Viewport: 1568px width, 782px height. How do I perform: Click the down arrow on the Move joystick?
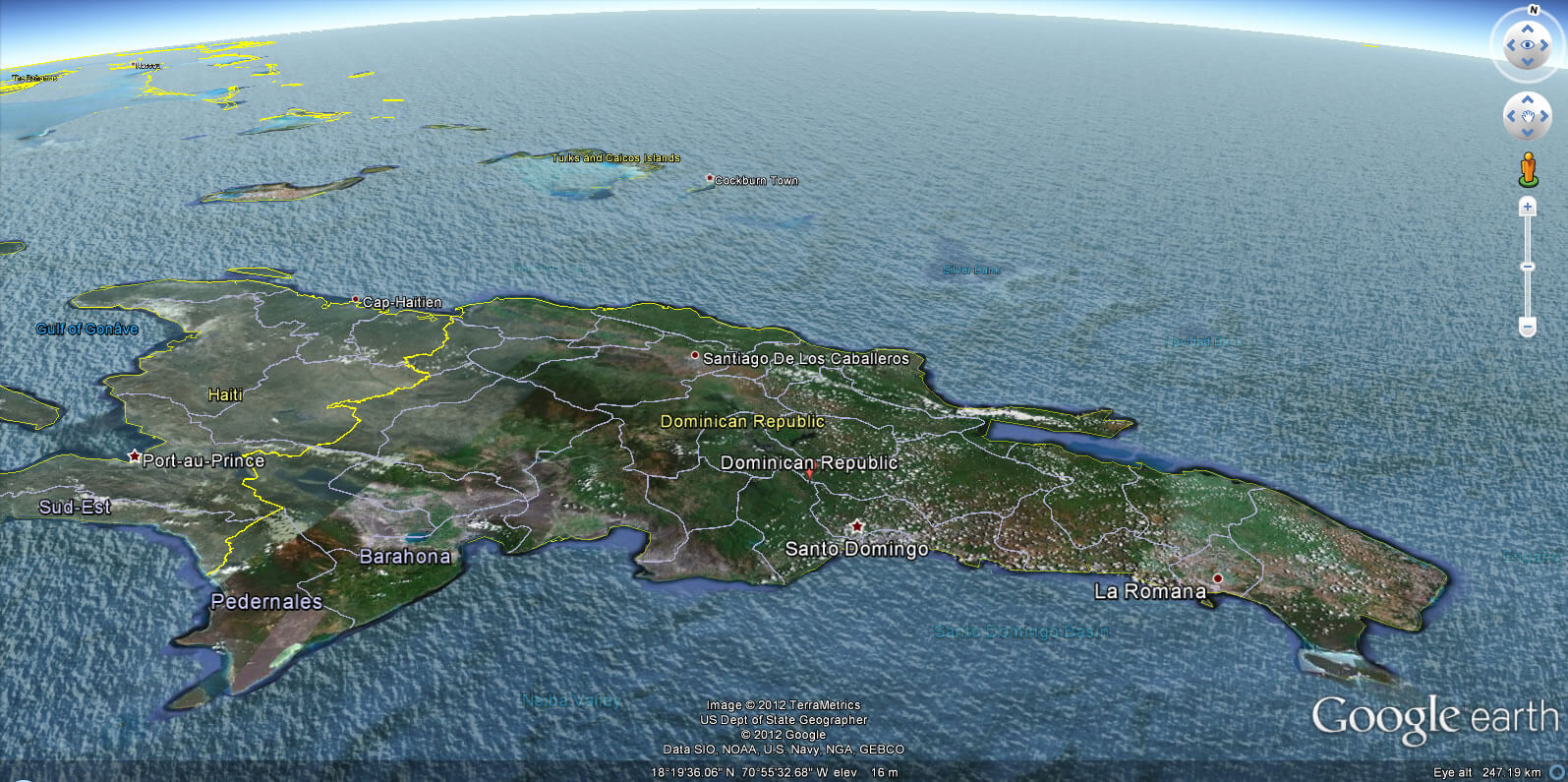[1528, 130]
